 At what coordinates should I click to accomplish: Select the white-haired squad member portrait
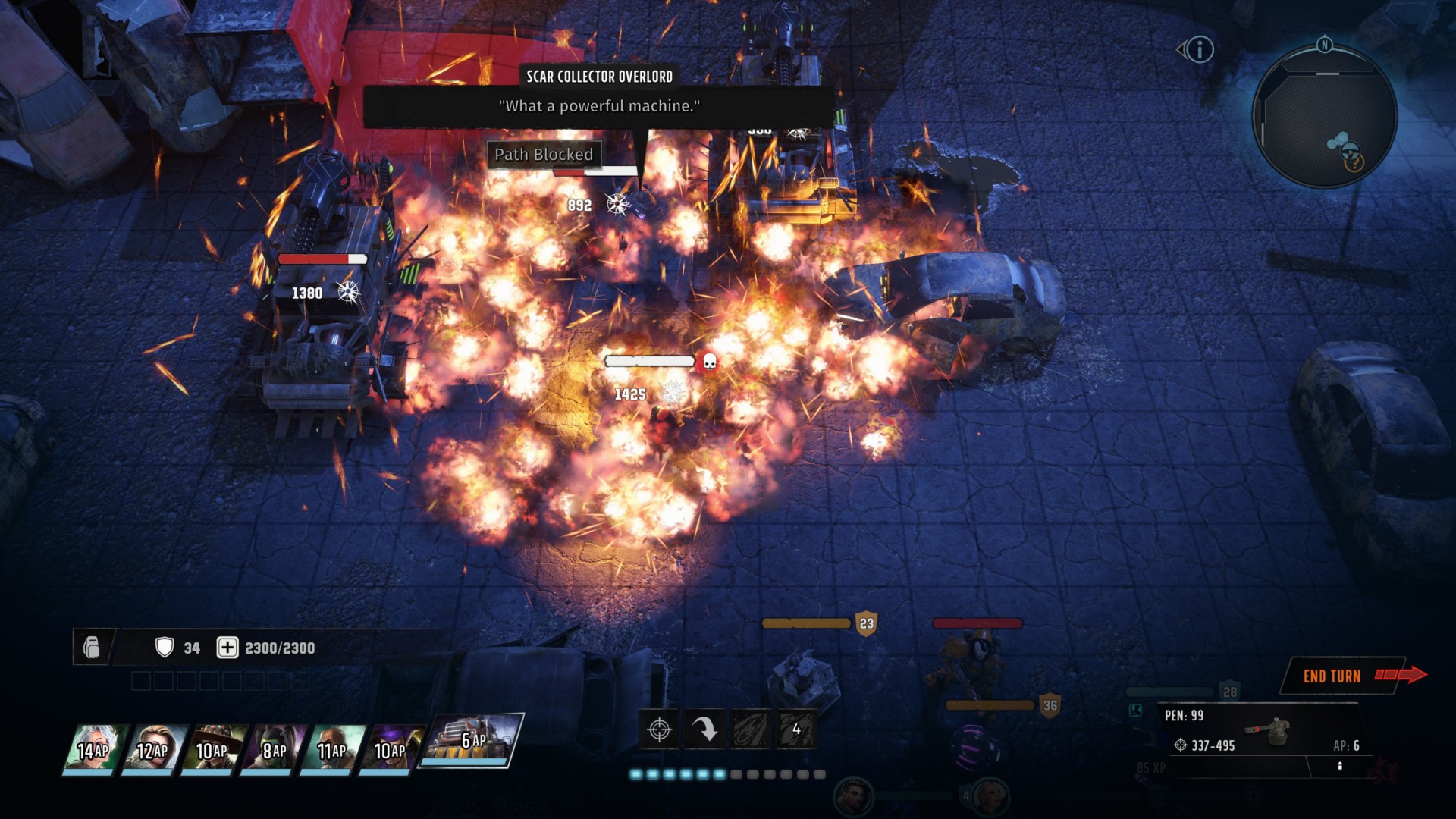[x=93, y=749]
